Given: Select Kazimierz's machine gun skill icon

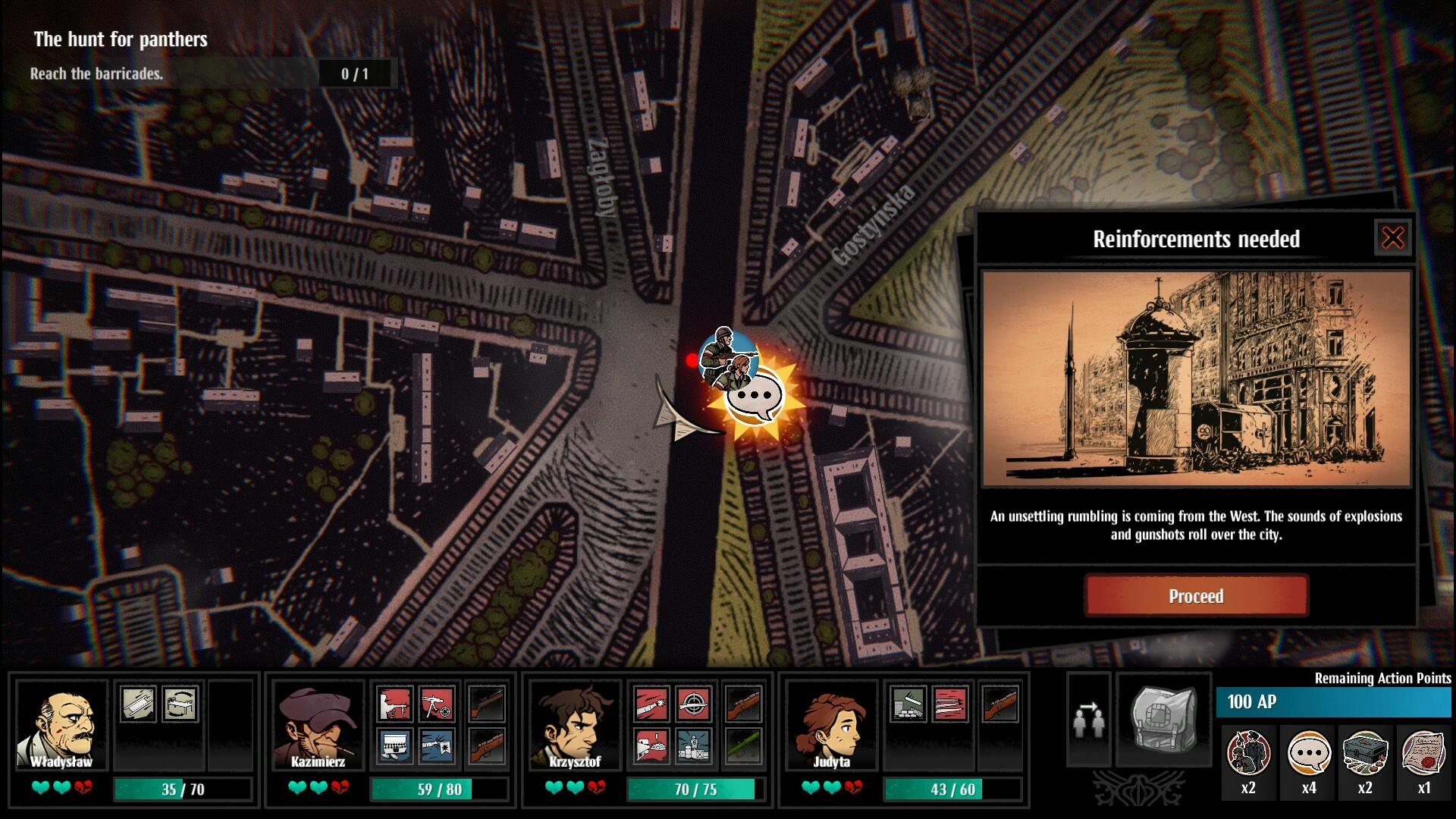Looking at the screenshot, I should (438, 705).
